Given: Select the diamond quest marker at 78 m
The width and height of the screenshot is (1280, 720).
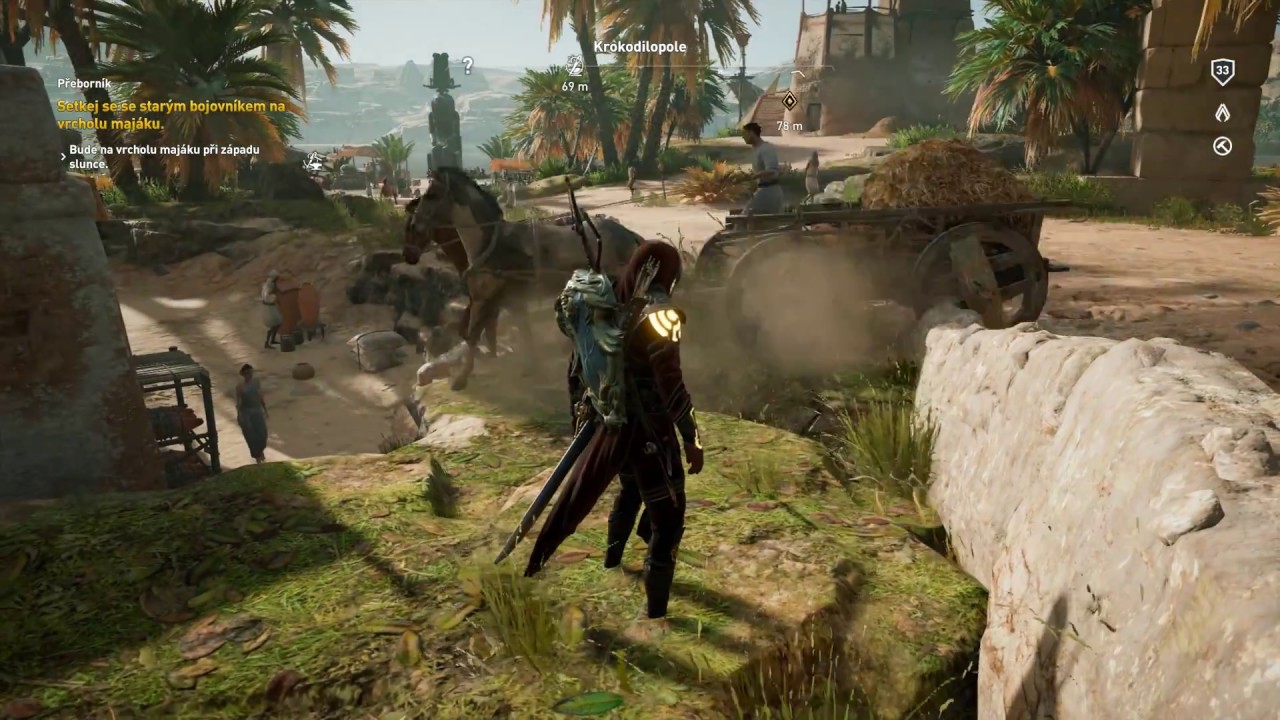Looking at the screenshot, I should tap(789, 101).
